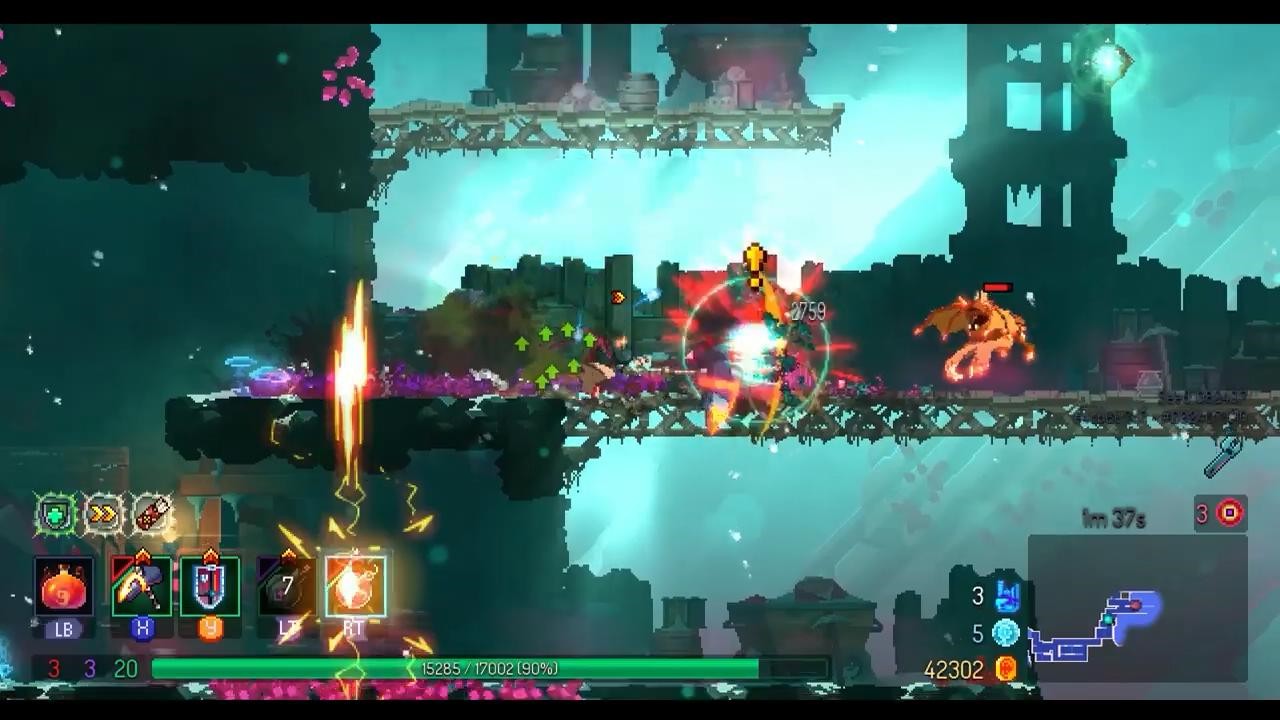The width and height of the screenshot is (1280, 720).
Task: Choose the red and blue shield slot
Action: pos(210,587)
